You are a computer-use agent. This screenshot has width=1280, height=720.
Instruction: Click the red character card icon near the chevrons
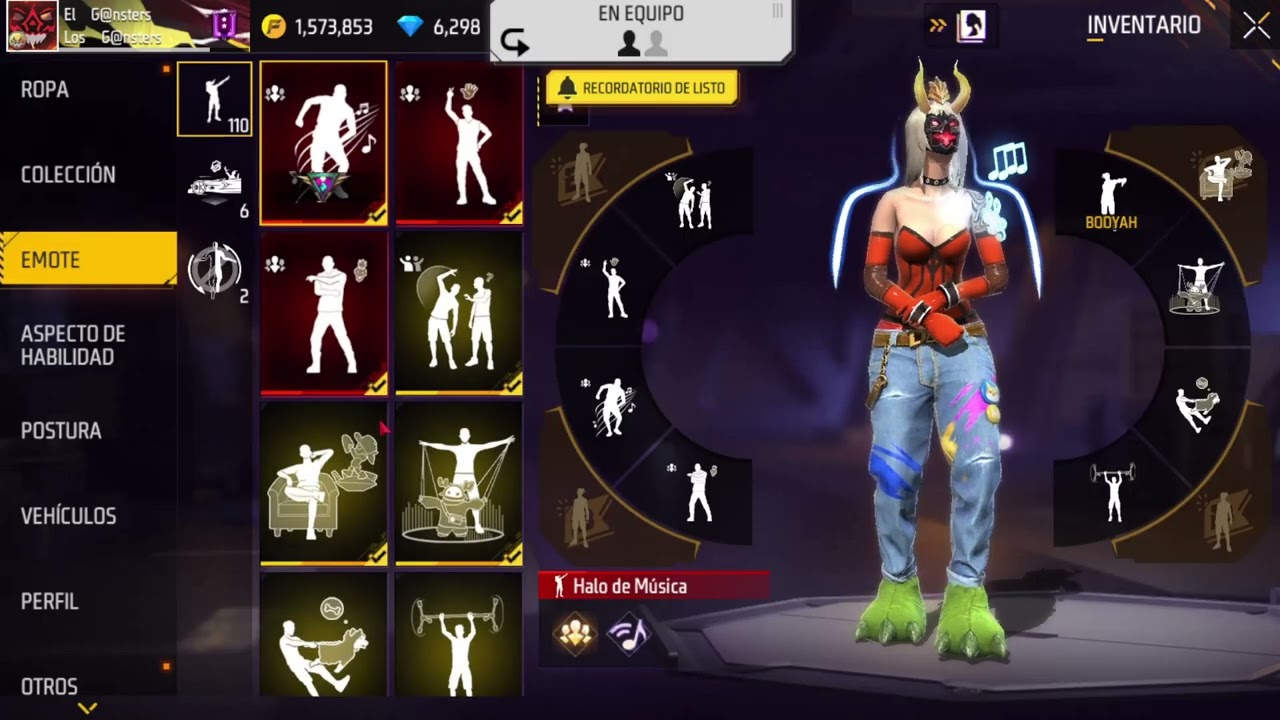[x=968, y=26]
